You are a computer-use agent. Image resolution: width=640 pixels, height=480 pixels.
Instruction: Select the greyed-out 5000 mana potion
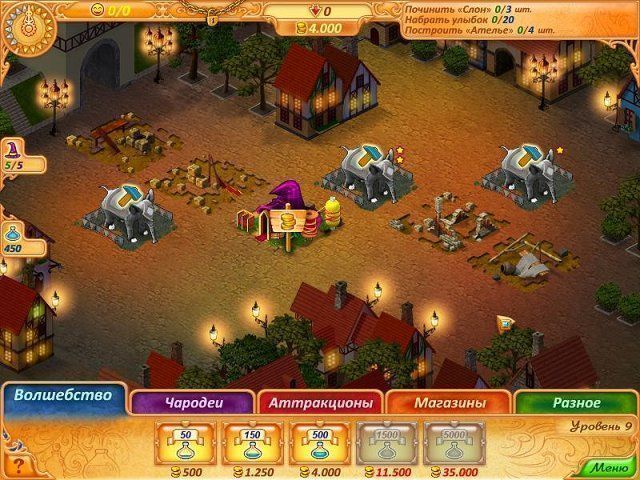[450, 441]
